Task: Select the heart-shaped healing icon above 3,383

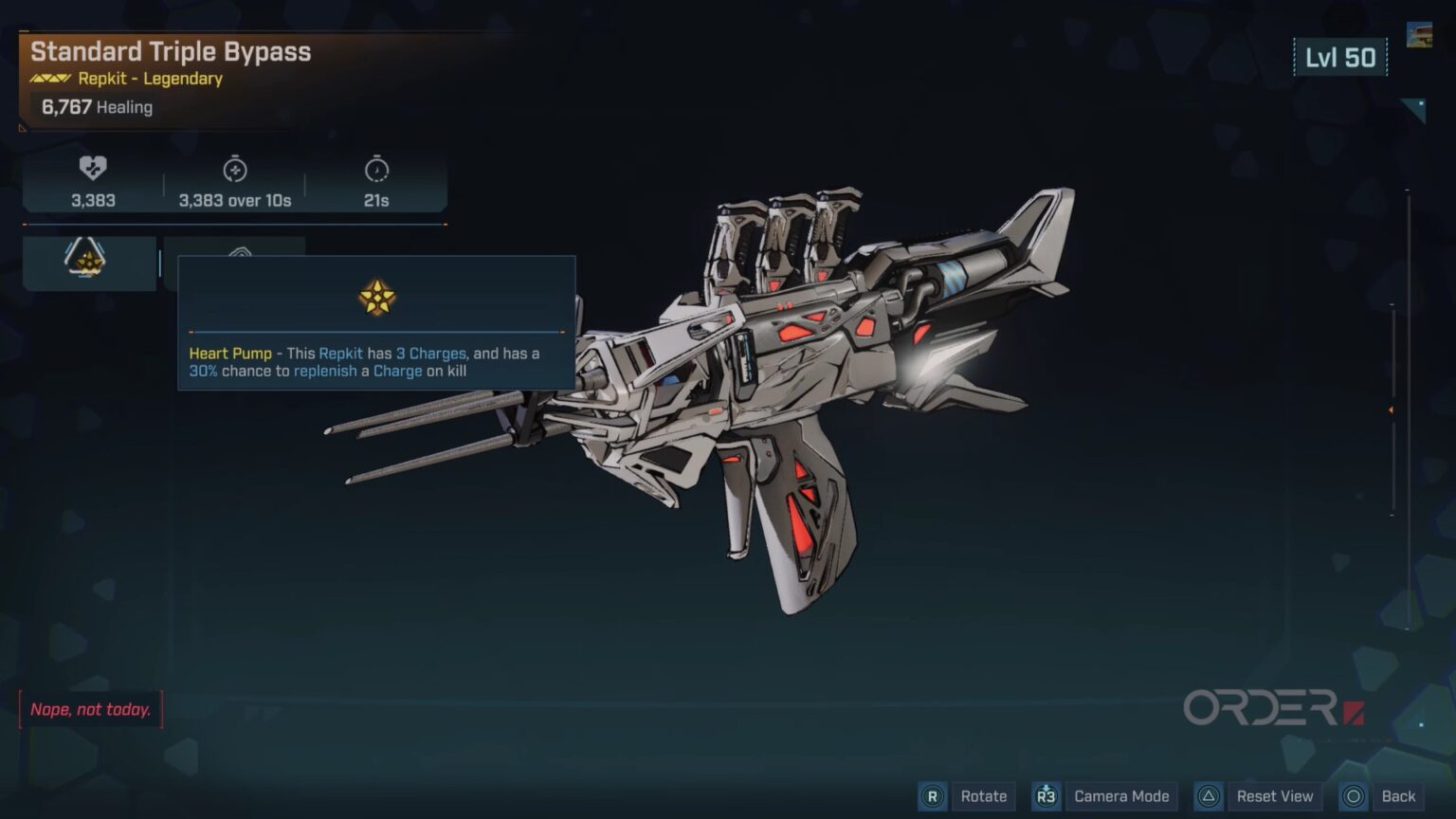Action: [92, 171]
